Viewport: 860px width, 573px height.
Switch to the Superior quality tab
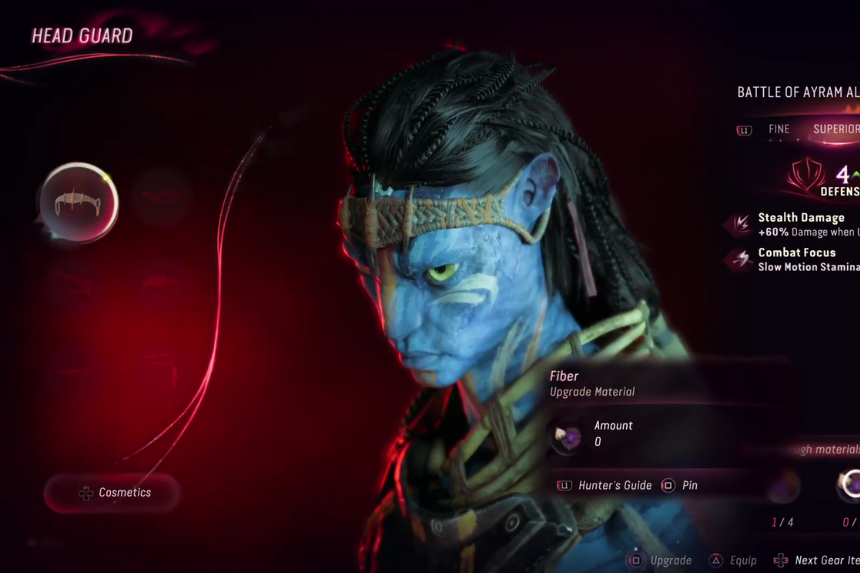[x=836, y=129]
